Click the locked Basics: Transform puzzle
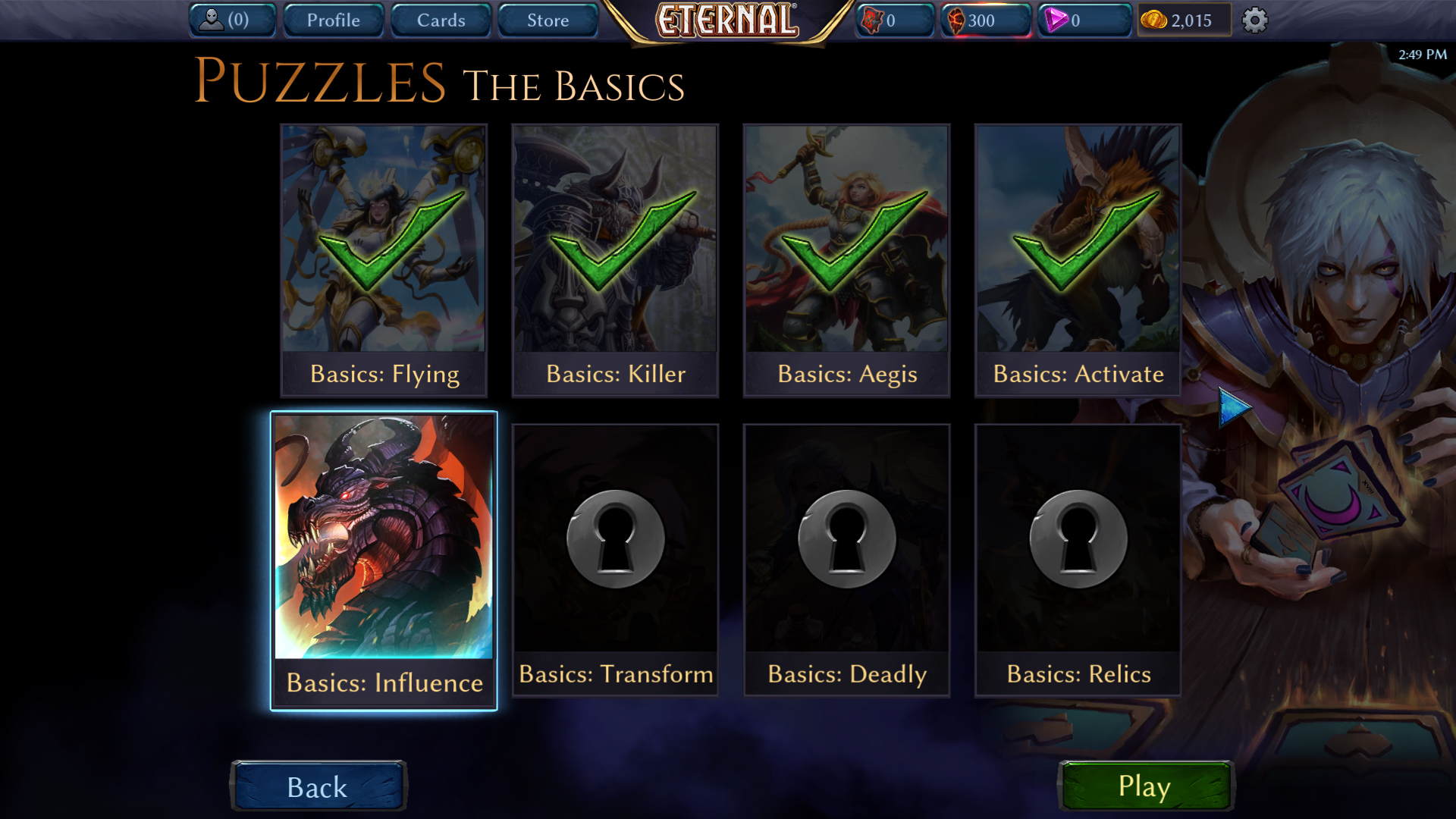1456x819 pixels. (615, 560)
